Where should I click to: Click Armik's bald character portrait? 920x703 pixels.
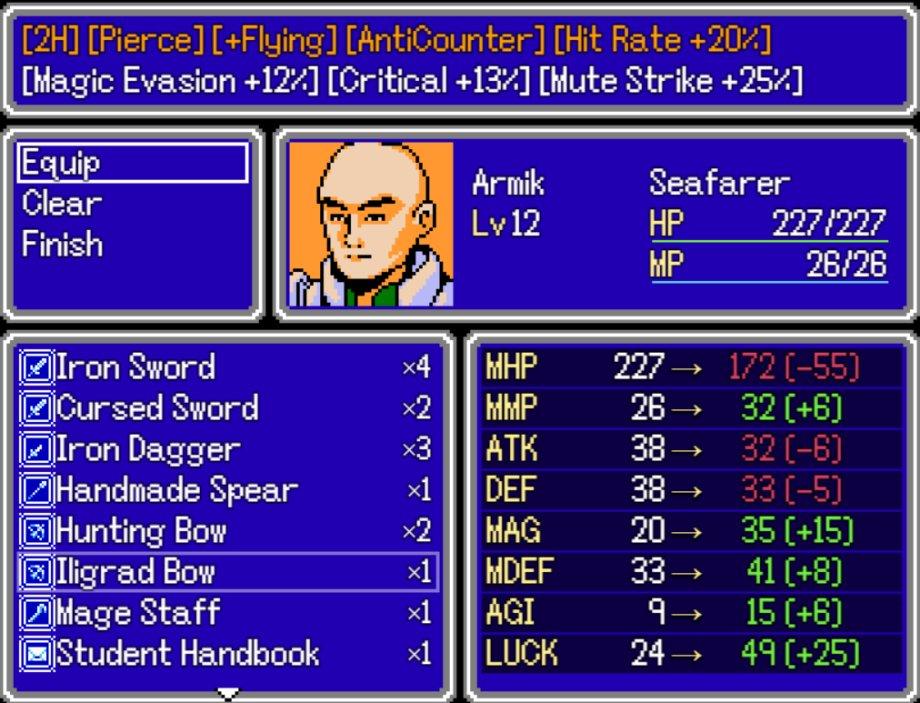(x=370, y=224)
